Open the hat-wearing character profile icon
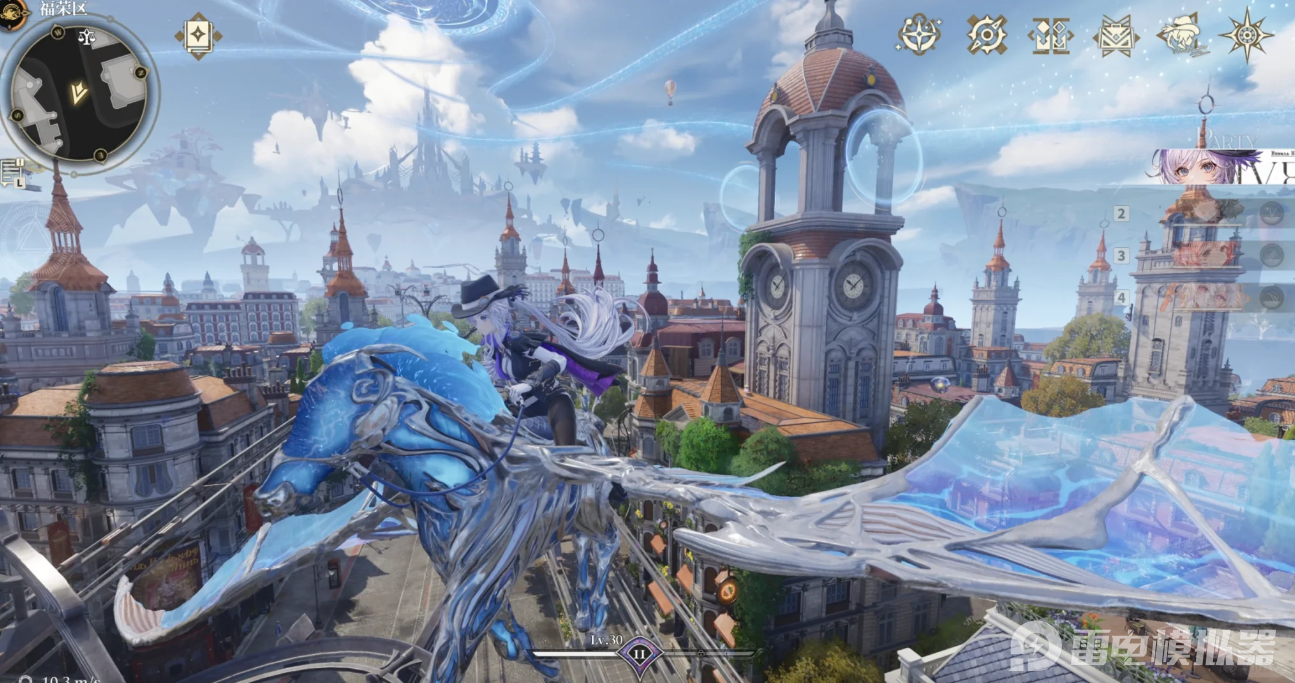The height and width of the screenshot is (683, 1295). tap(1180, 35)
